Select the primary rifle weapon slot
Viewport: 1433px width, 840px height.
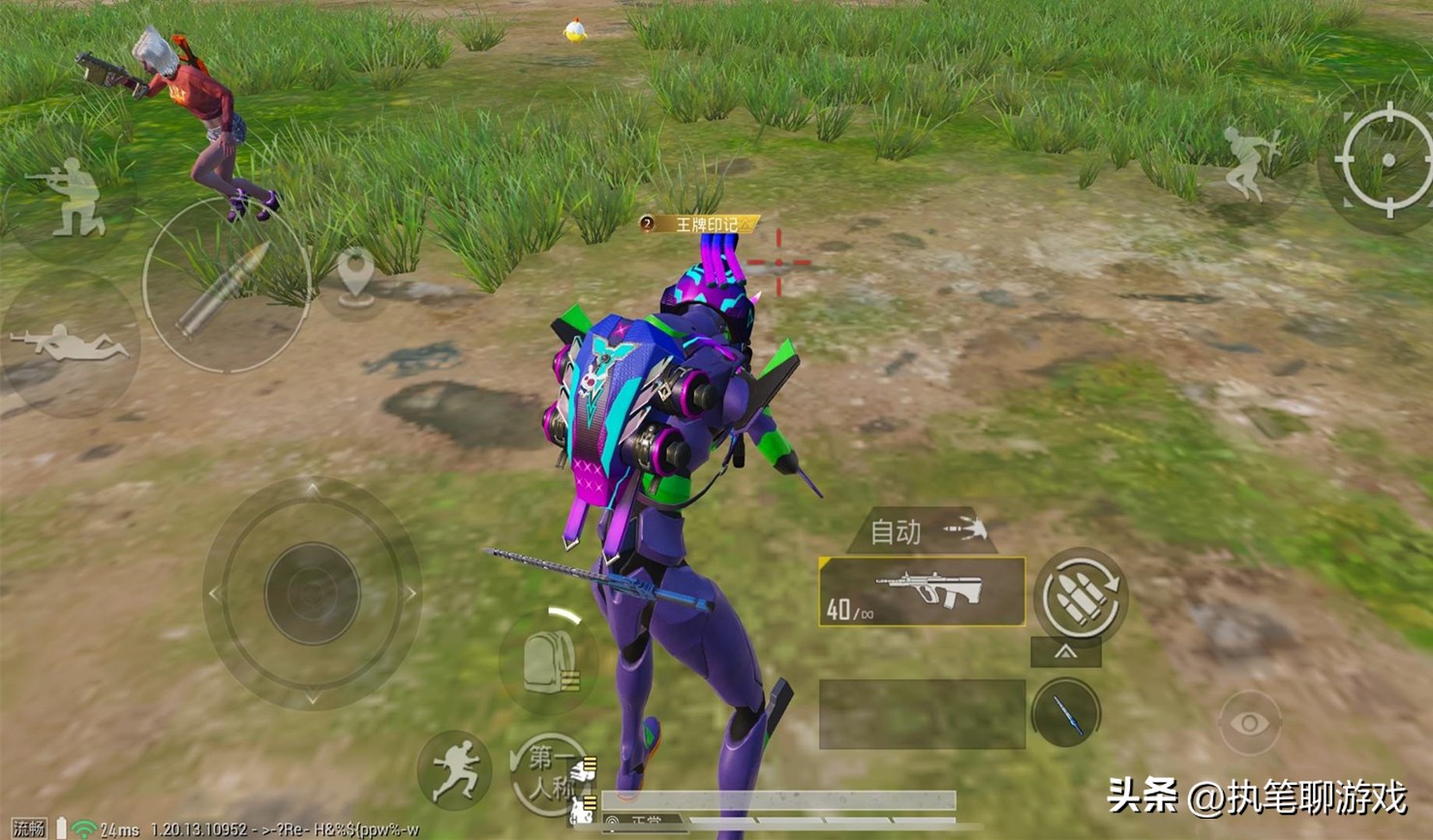click(x=922, y=591)
